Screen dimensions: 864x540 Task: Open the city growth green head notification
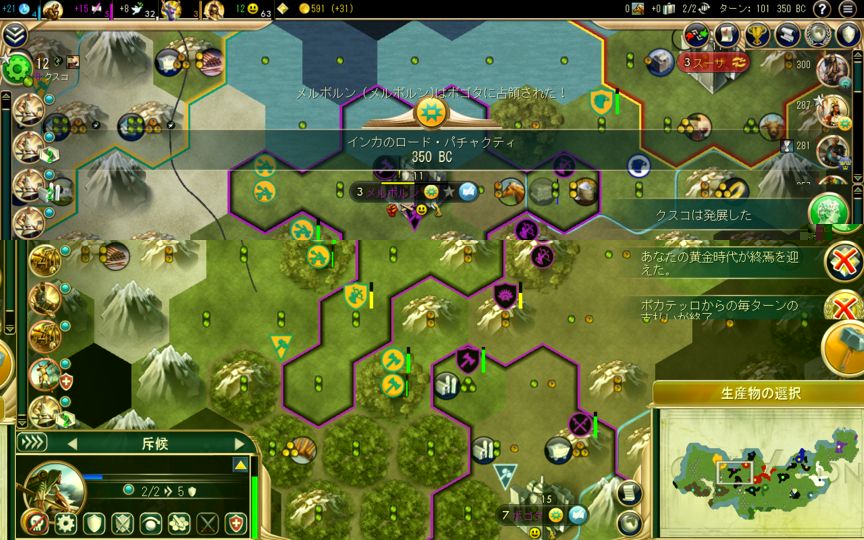click(x=828, y=212)
